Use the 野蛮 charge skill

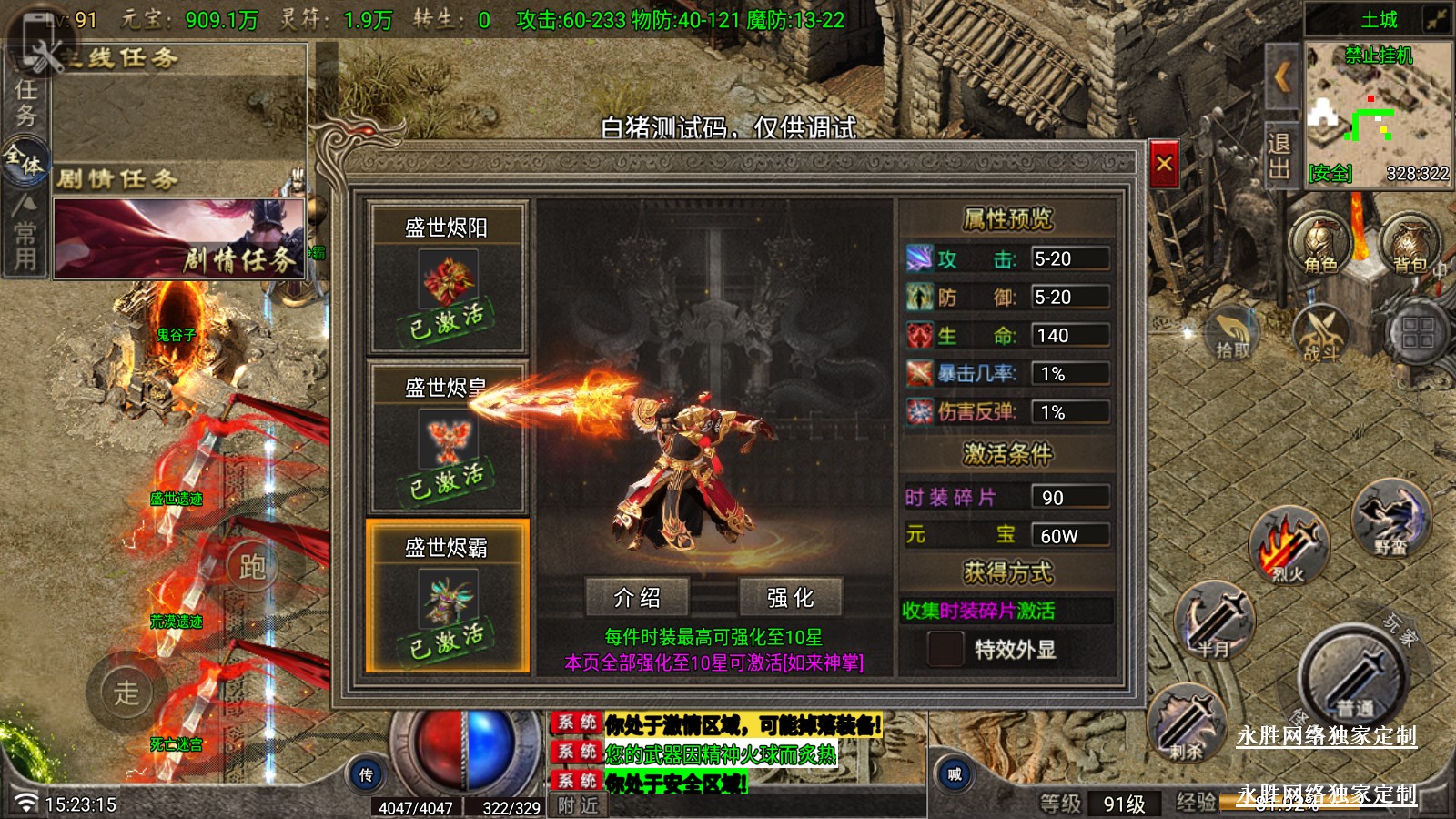(x=1390, y=519)
